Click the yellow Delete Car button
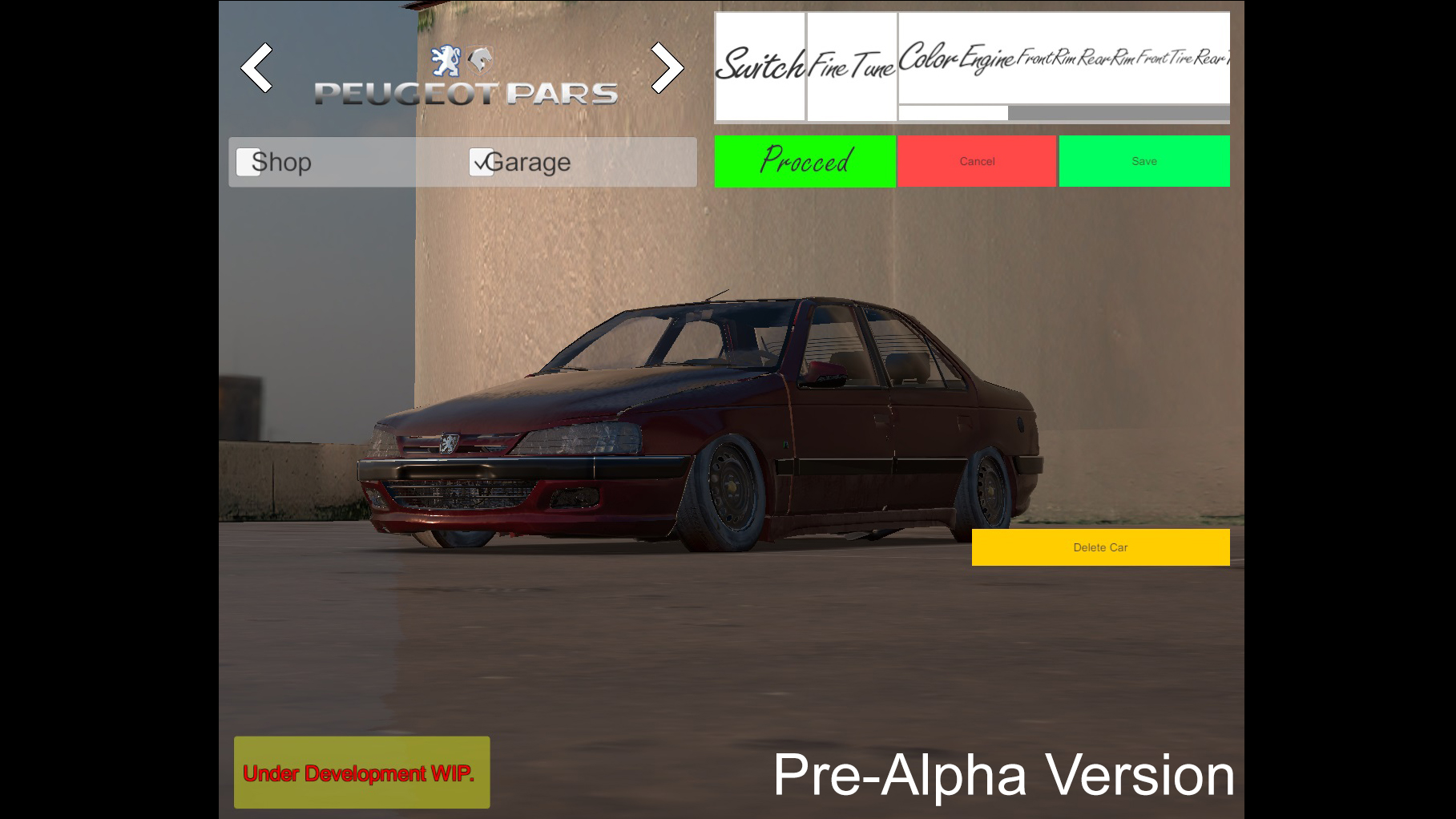The width and height of the screenshot is (1456, 819). [1100, 547]
